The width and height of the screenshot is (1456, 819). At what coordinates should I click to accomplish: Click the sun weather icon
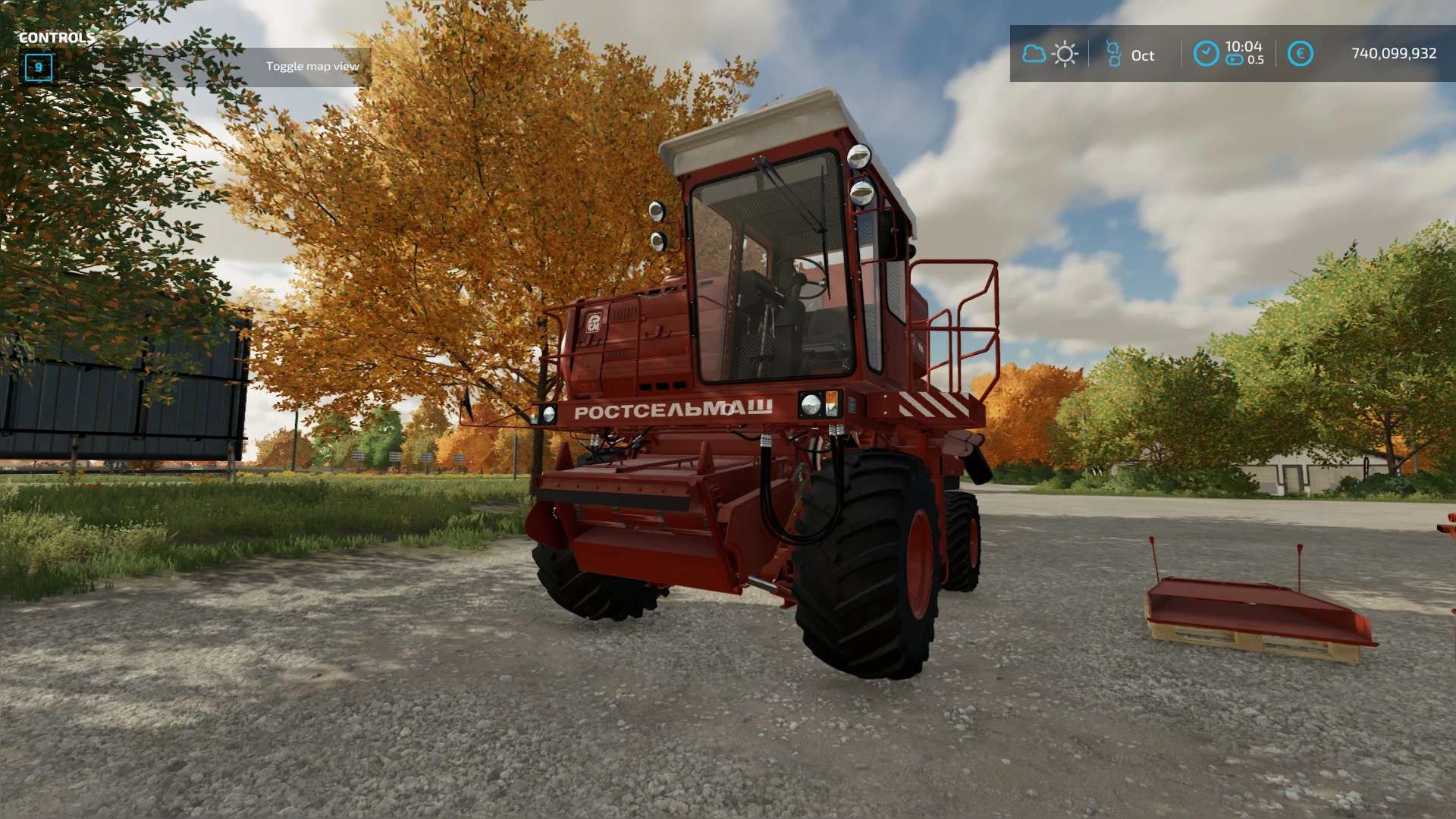tap(1065, 54)
